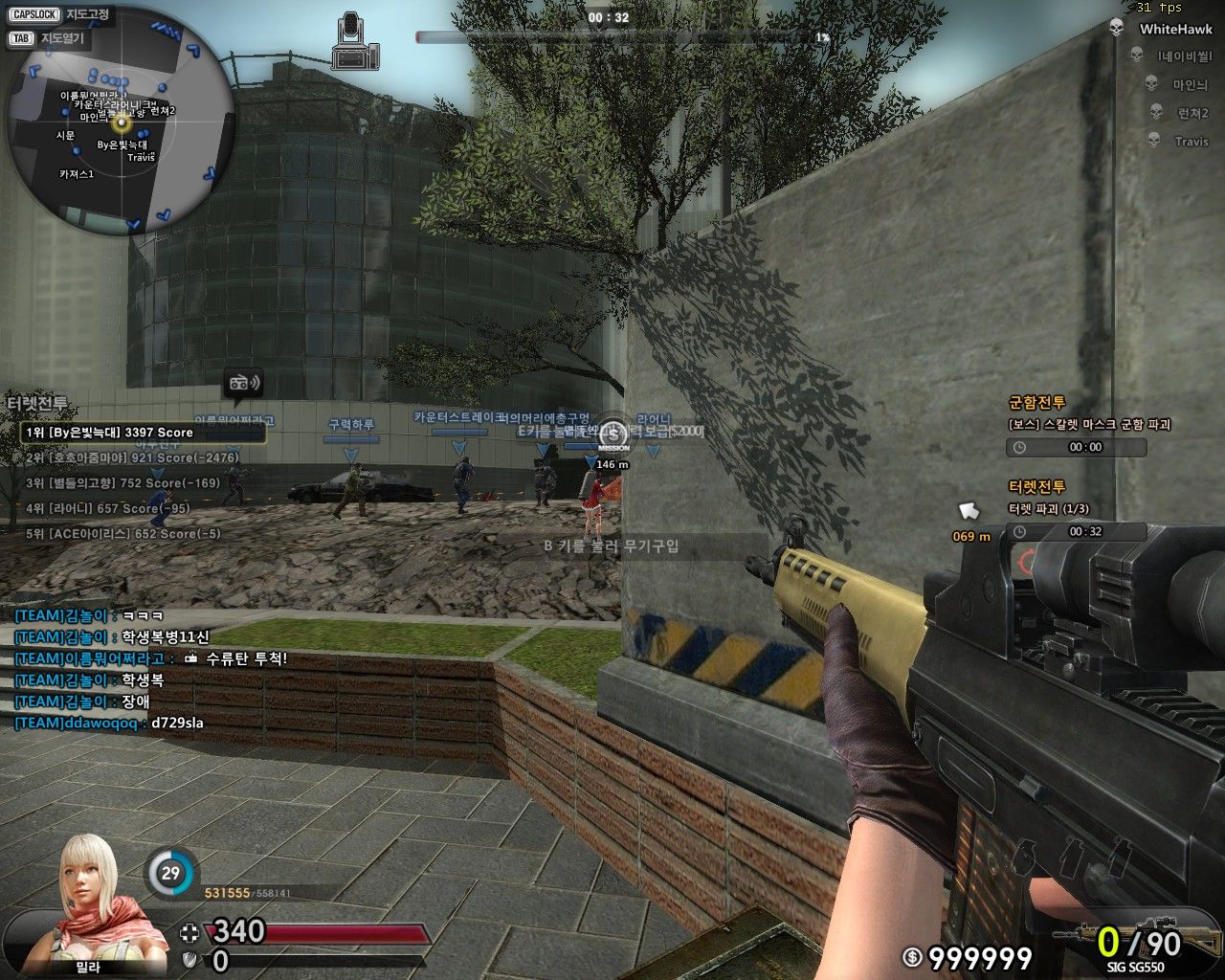Select the rank 1 By은빛늑대 score row
The height and width of the screenshot is (980, 1225).
144,433
